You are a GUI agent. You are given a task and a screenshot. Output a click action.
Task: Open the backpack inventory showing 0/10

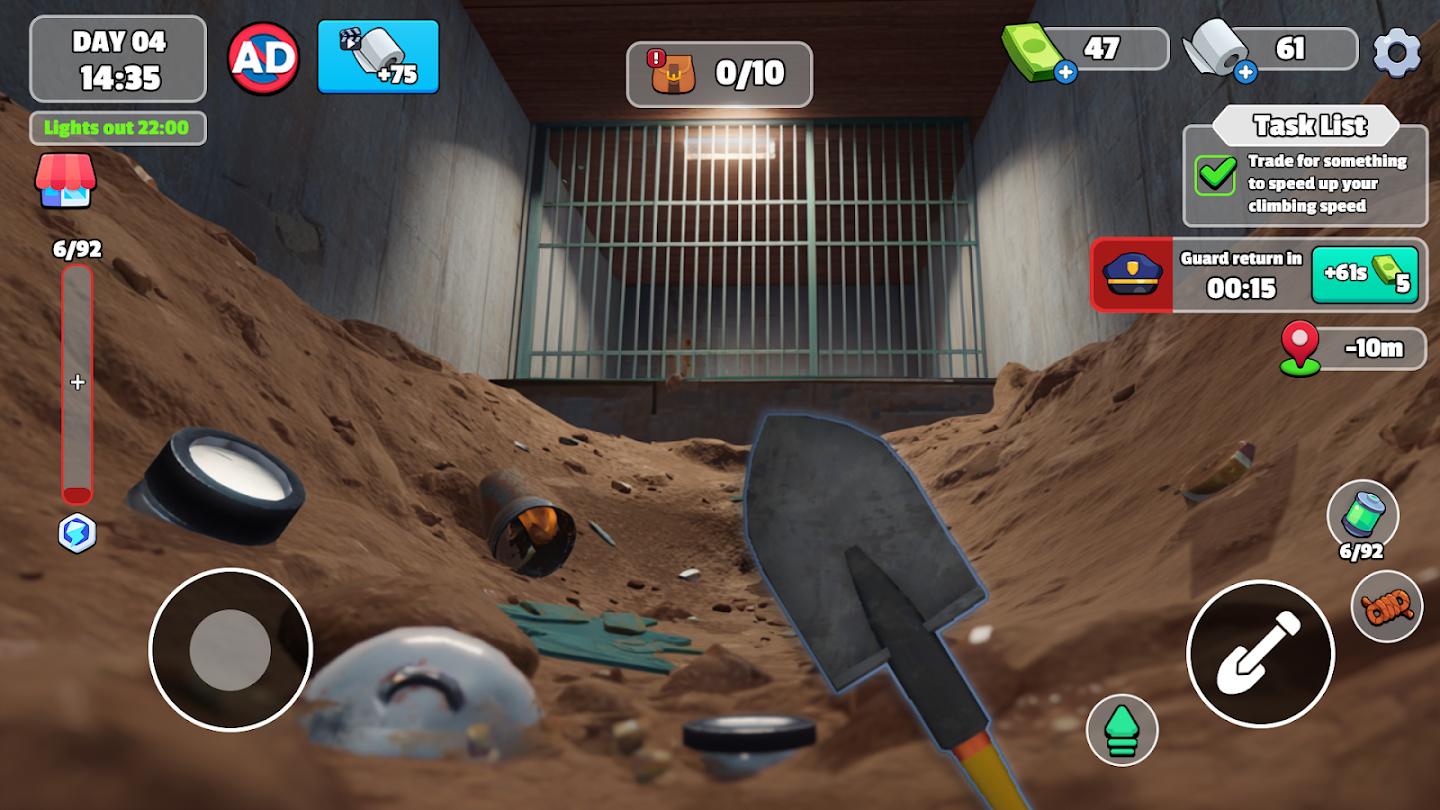(x=719, y=73)
